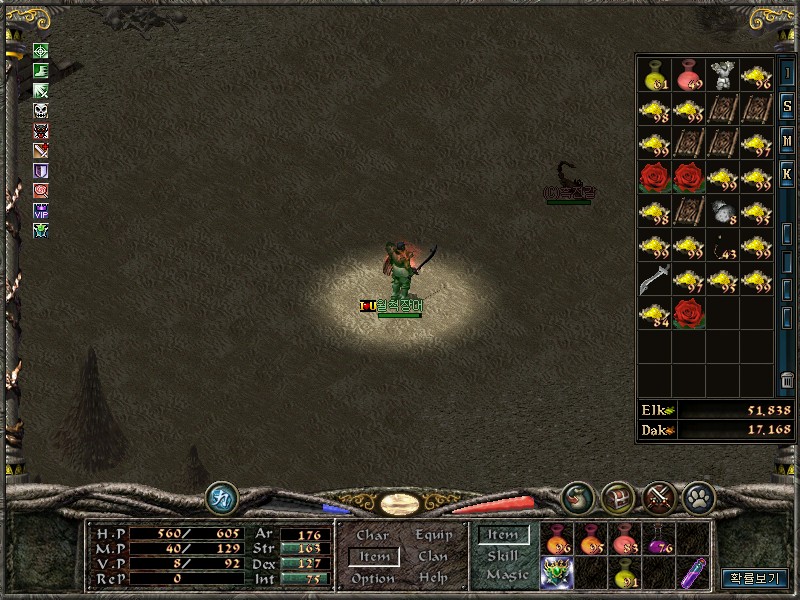Open the Equip menu

433,536
